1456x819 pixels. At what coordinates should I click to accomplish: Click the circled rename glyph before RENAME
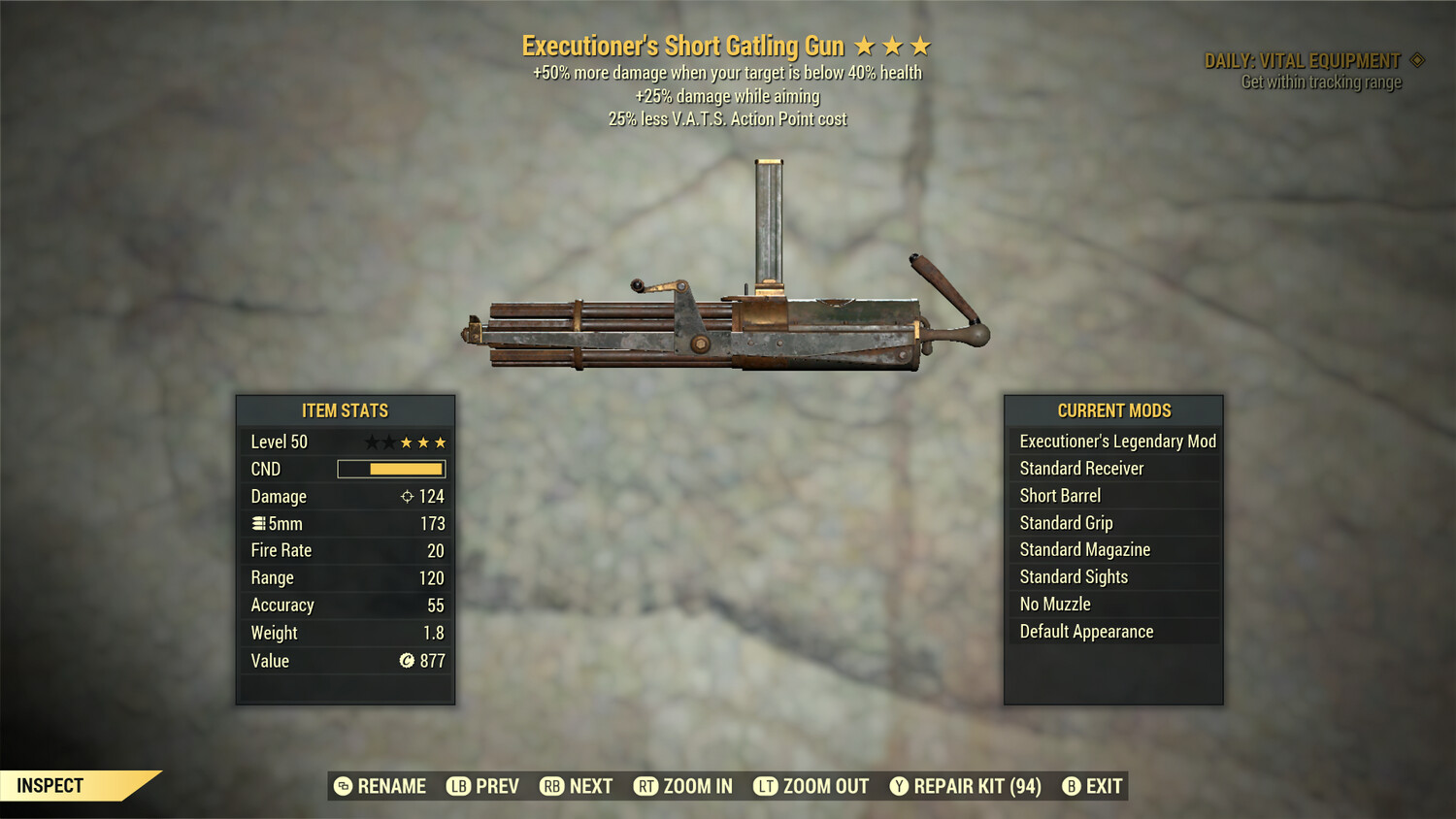[342, 786]
